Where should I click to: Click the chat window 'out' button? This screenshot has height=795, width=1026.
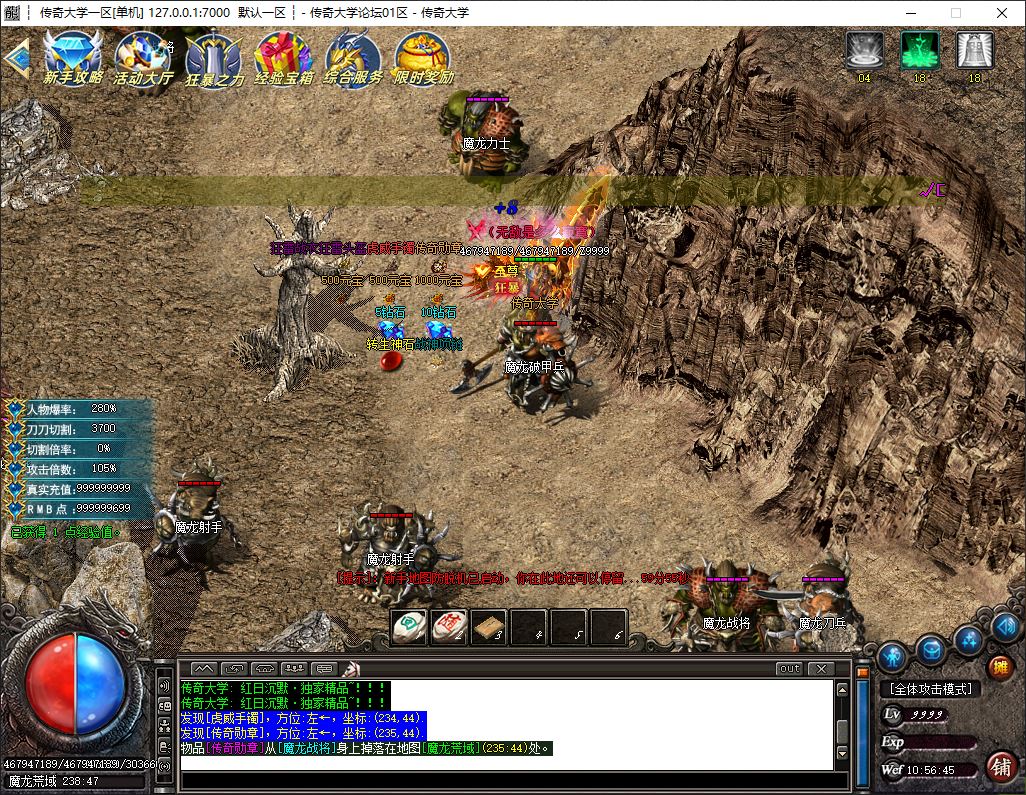point(789,668)
